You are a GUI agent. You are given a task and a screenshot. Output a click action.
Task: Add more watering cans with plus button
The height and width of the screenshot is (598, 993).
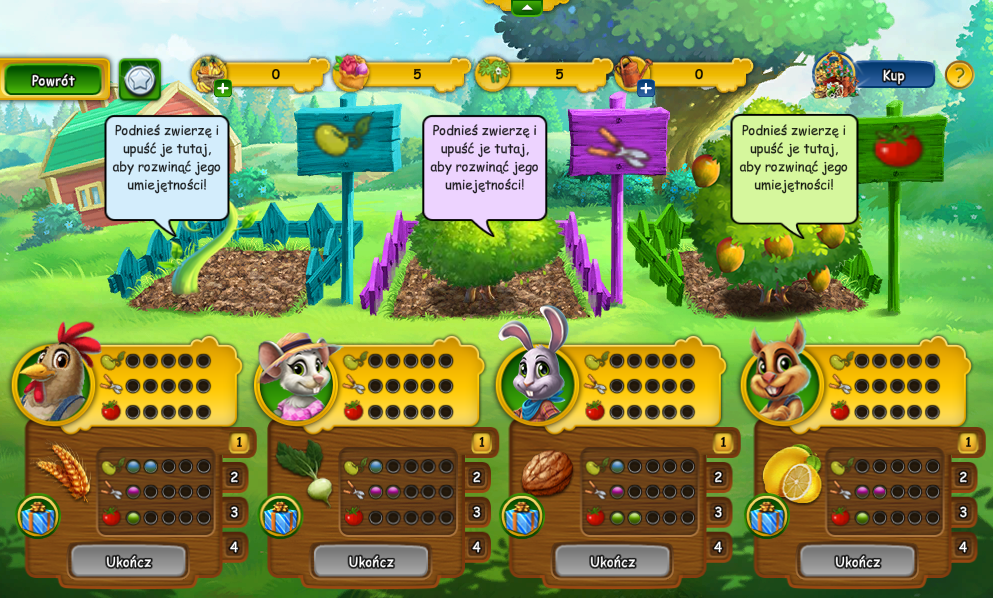[646, 88]
